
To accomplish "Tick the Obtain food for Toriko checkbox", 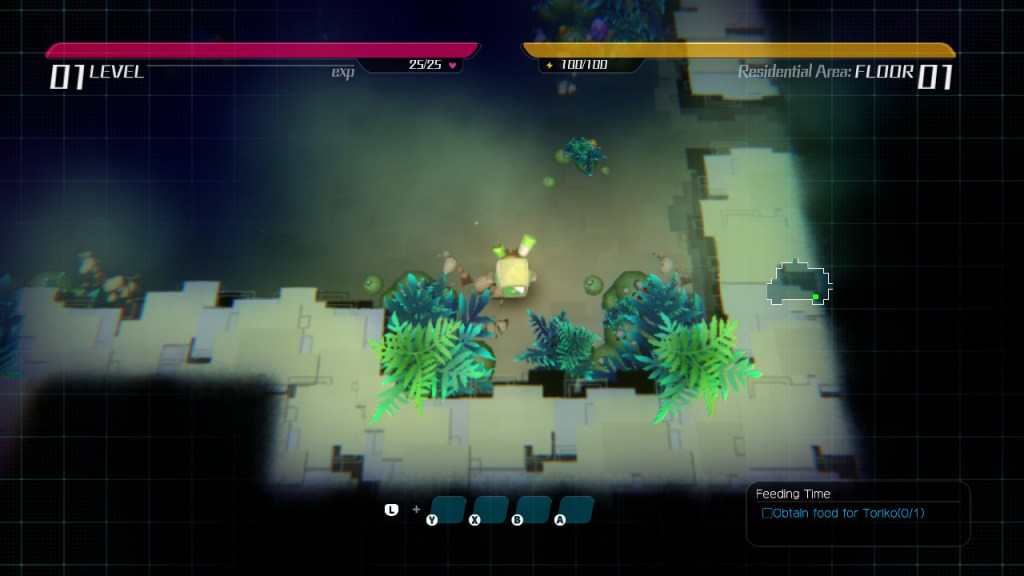I will [x=768, y=514].
